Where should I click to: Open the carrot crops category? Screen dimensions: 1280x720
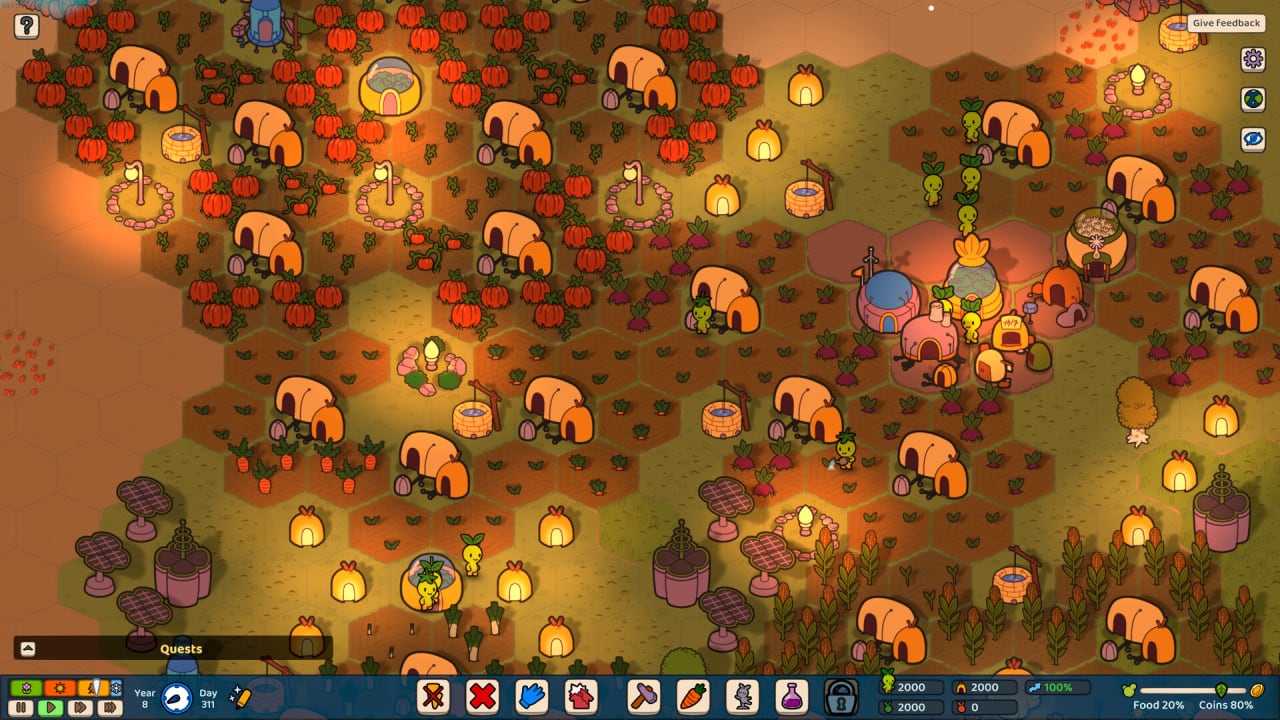click(692, 696)
